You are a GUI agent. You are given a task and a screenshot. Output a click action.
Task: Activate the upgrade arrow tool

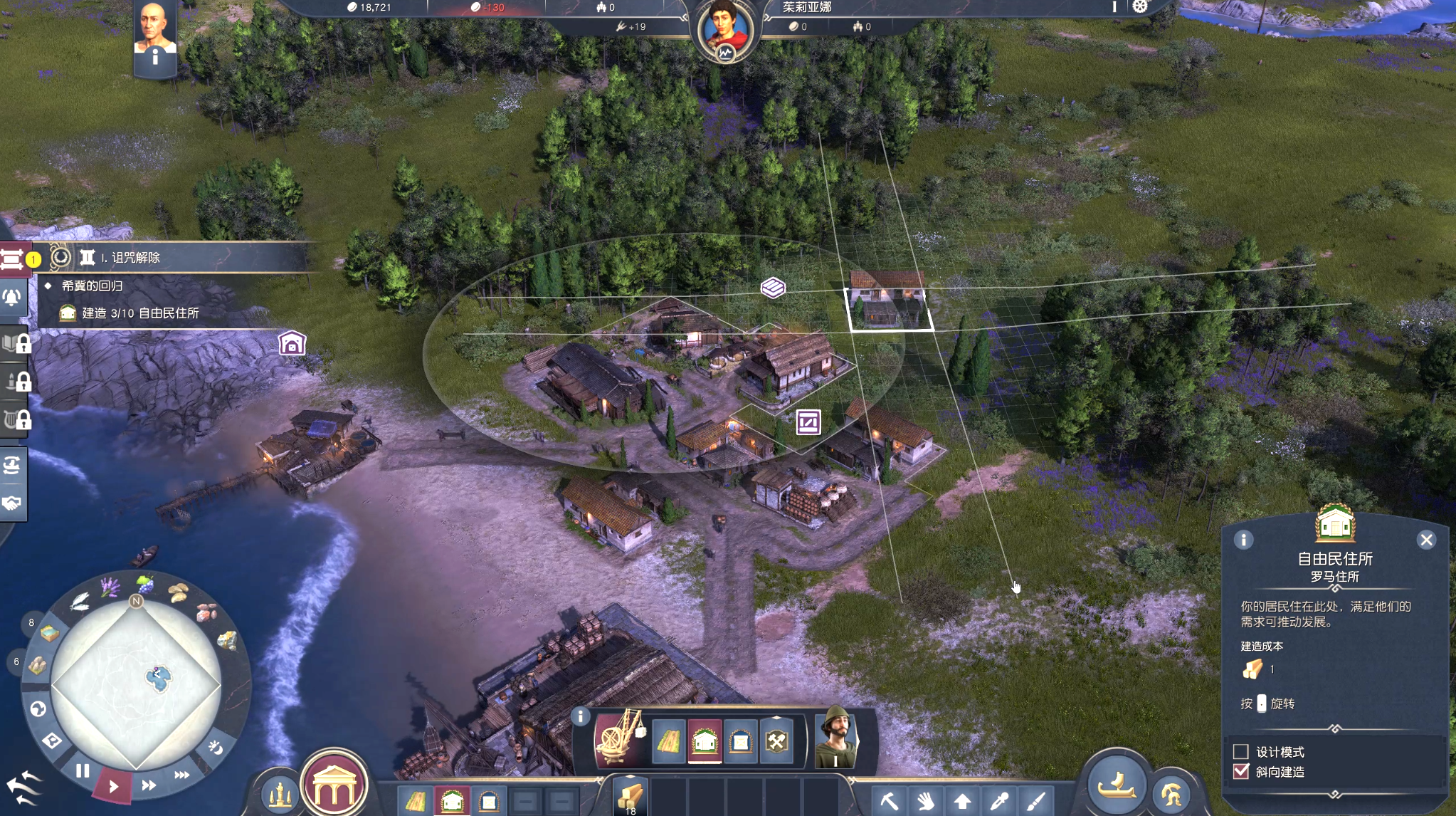tap(962, 801)
